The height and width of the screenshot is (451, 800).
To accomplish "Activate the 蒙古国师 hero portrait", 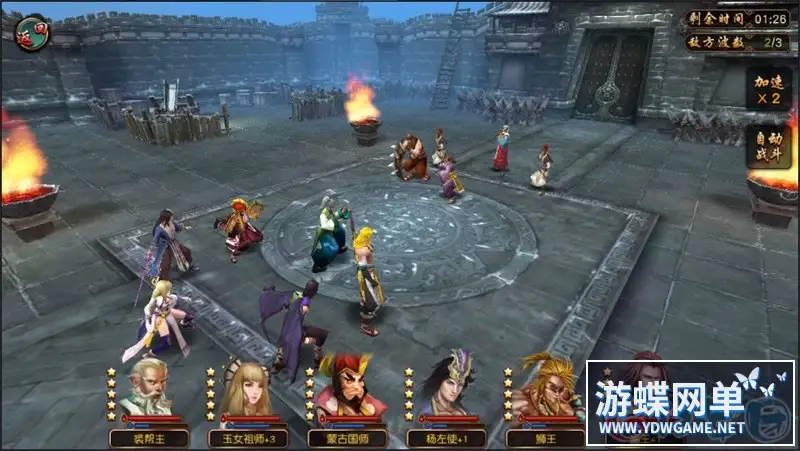I will 343,388.
